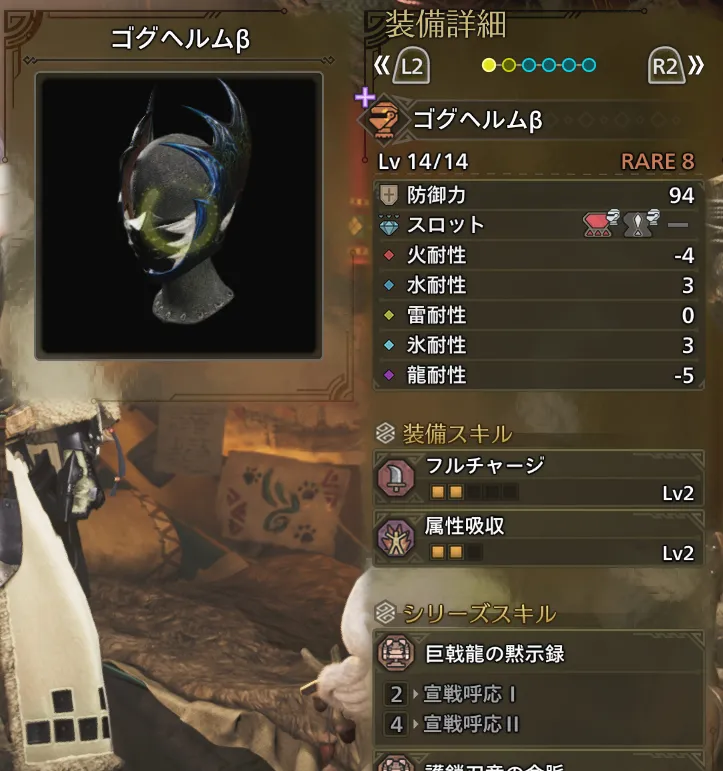Select the 宣戦呼応 II series bonus line
This screenshot has width=723, height=771.
(469, 723)
